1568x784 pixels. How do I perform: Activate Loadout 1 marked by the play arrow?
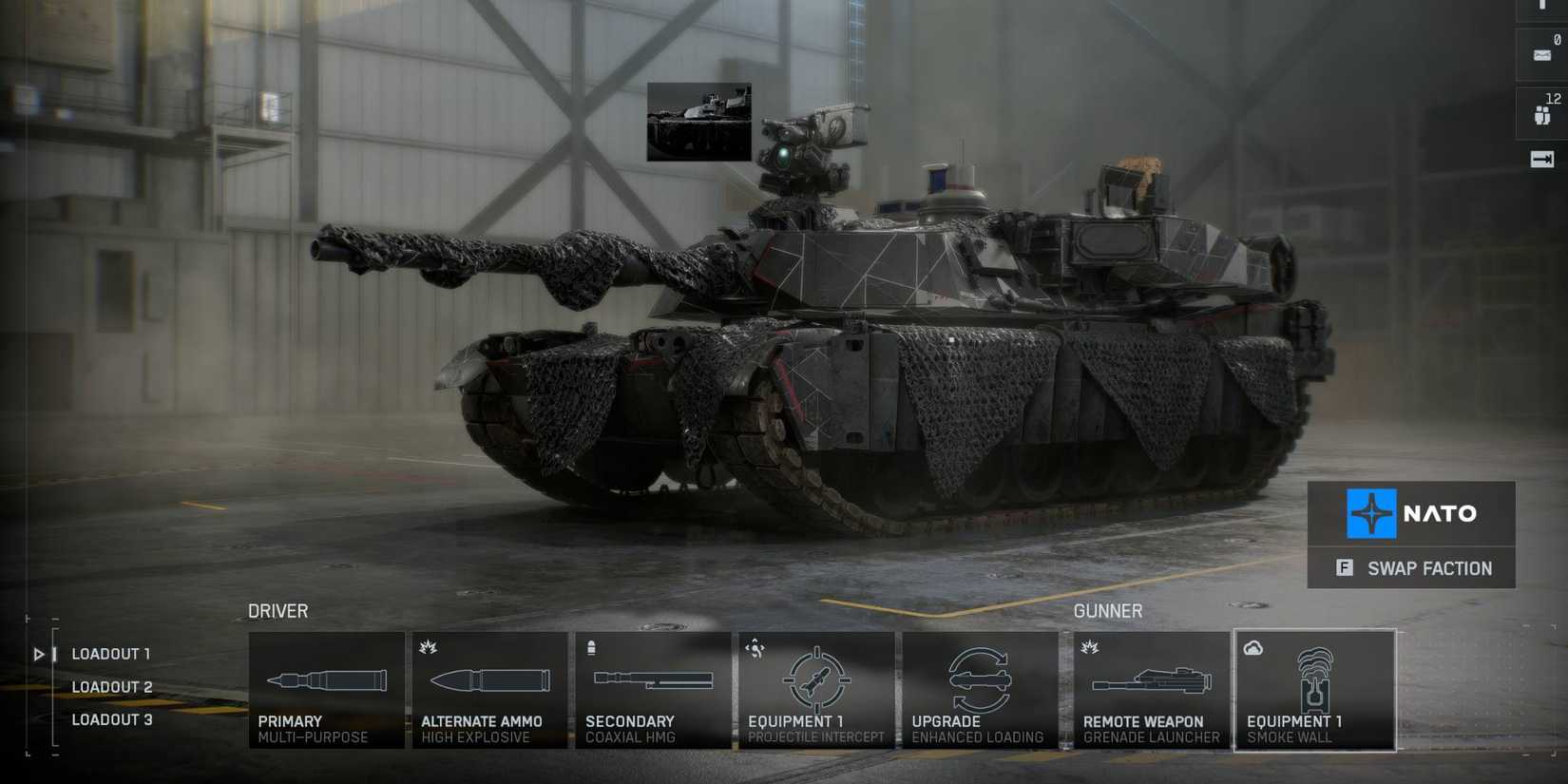(39, 654)
